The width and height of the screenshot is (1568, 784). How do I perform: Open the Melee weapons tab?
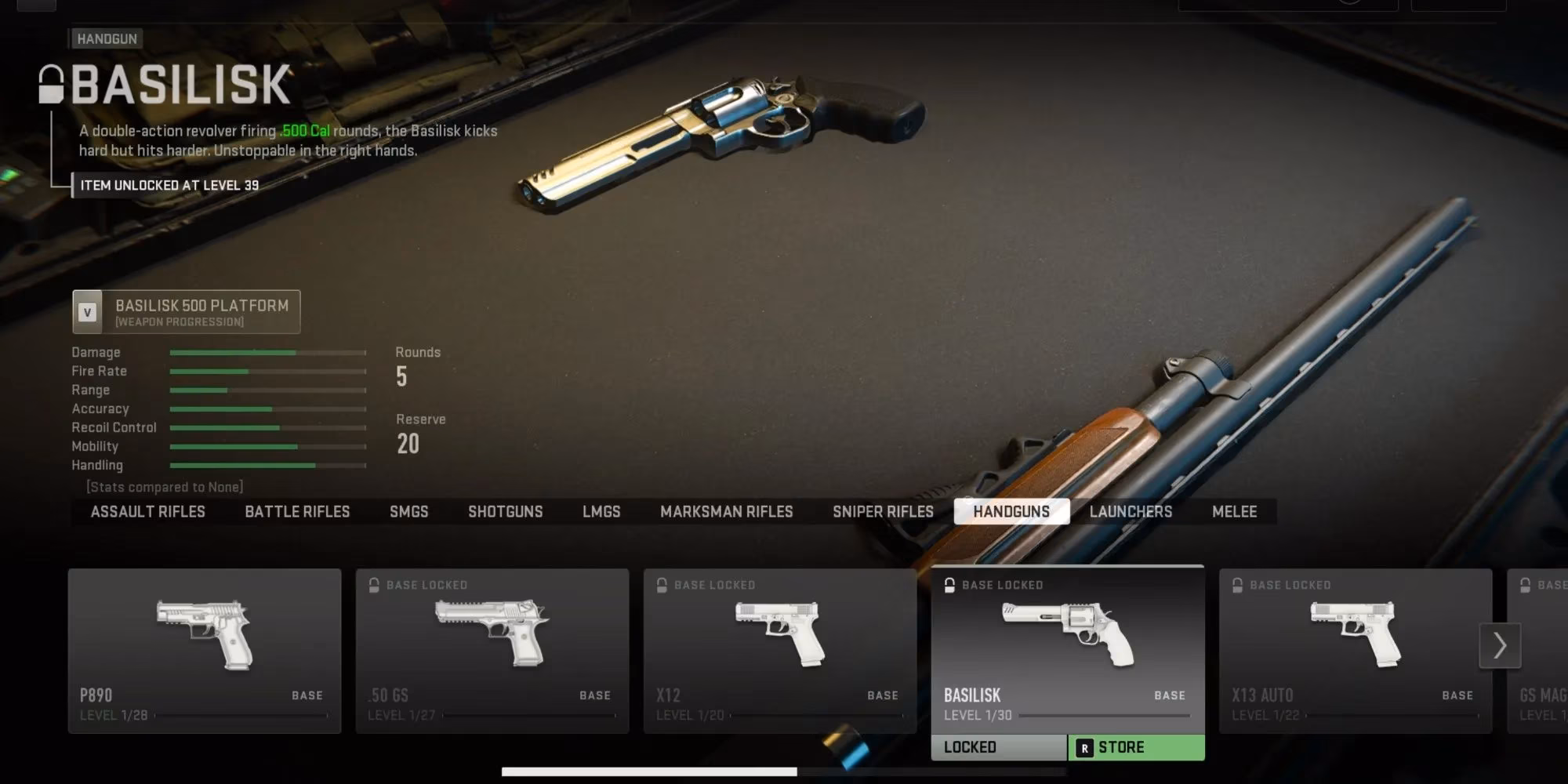pos(1234,512)
